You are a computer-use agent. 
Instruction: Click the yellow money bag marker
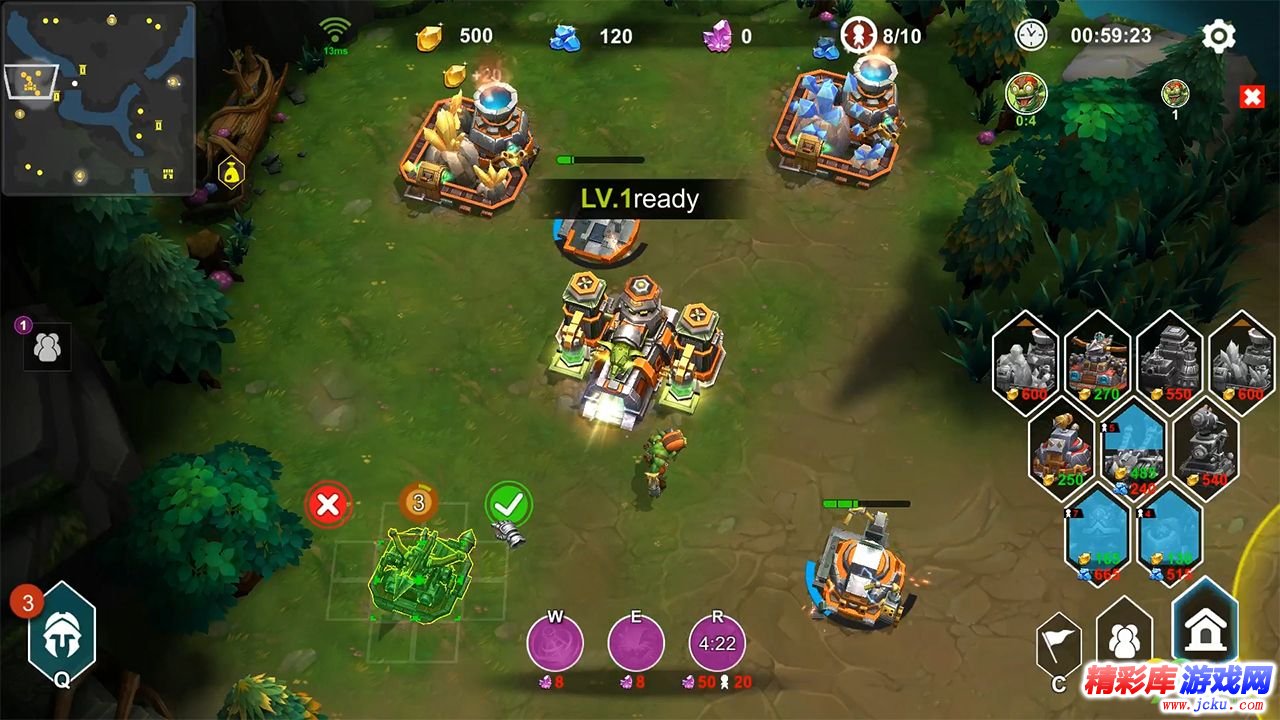232,172
